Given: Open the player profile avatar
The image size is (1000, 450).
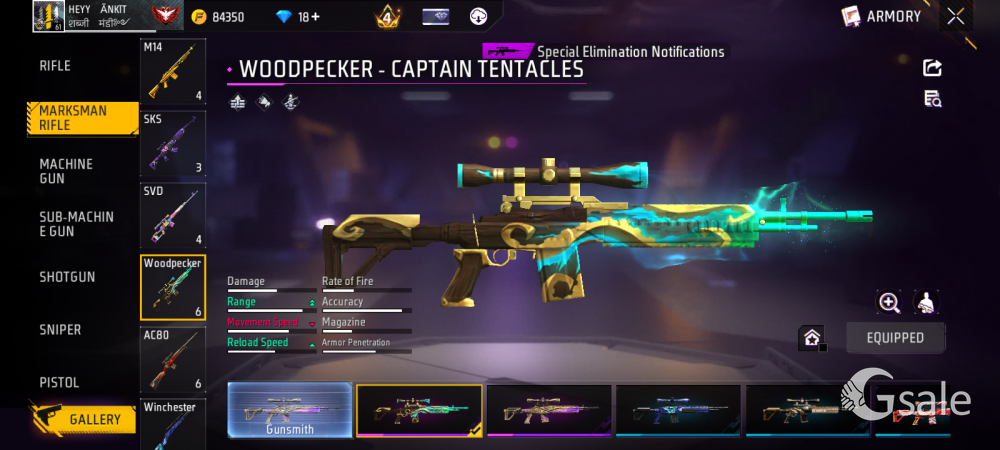Looking at the screenshot, I should tap(49, 16).
